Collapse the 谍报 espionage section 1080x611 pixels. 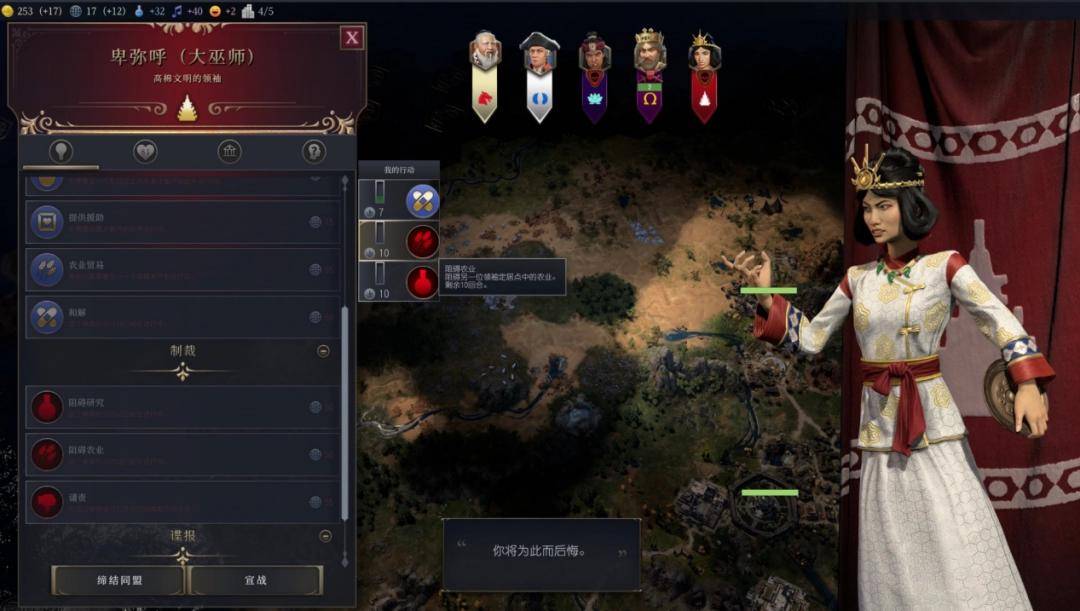point(323,536)
